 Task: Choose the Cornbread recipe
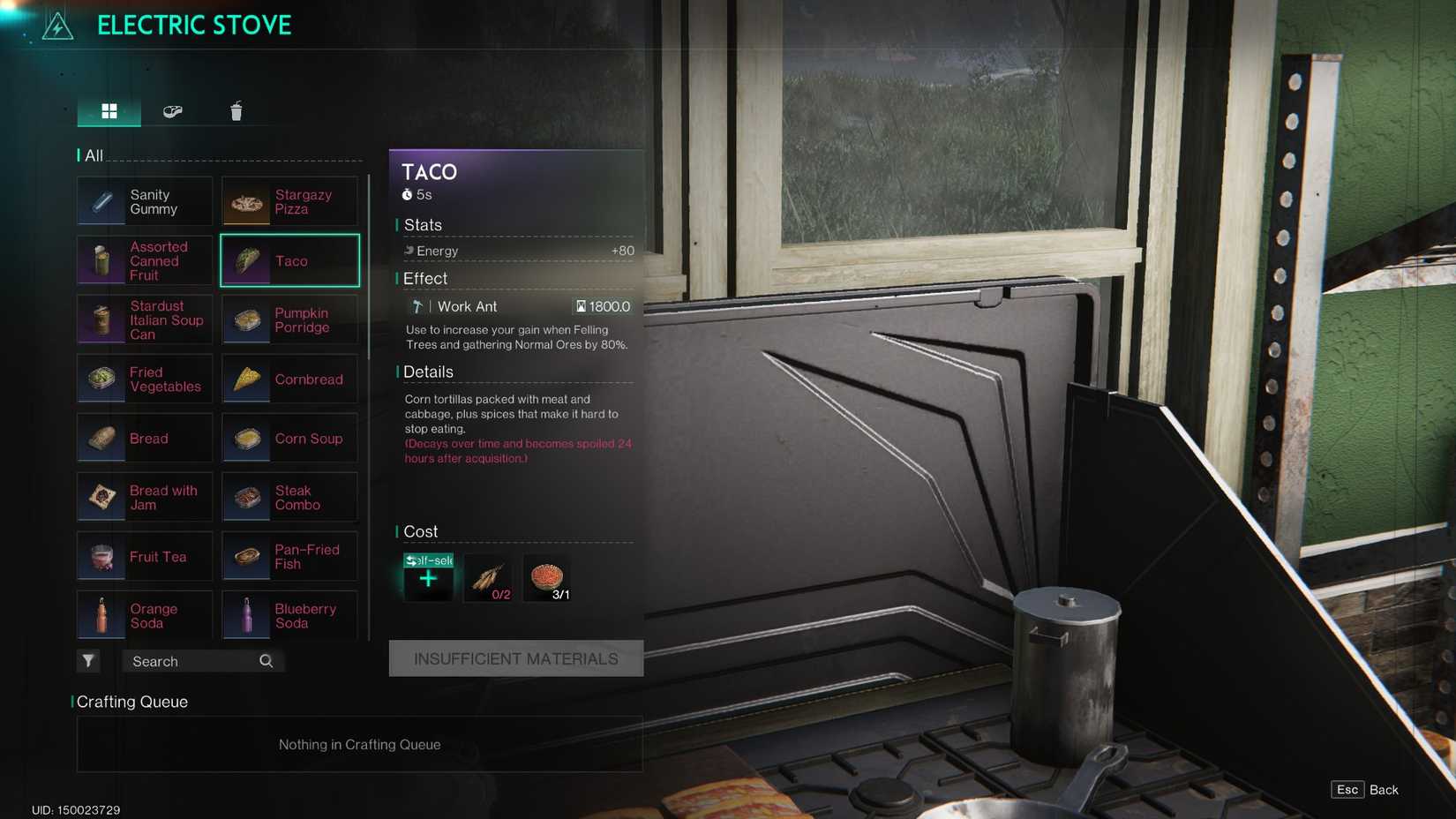[x=289, y=379]
